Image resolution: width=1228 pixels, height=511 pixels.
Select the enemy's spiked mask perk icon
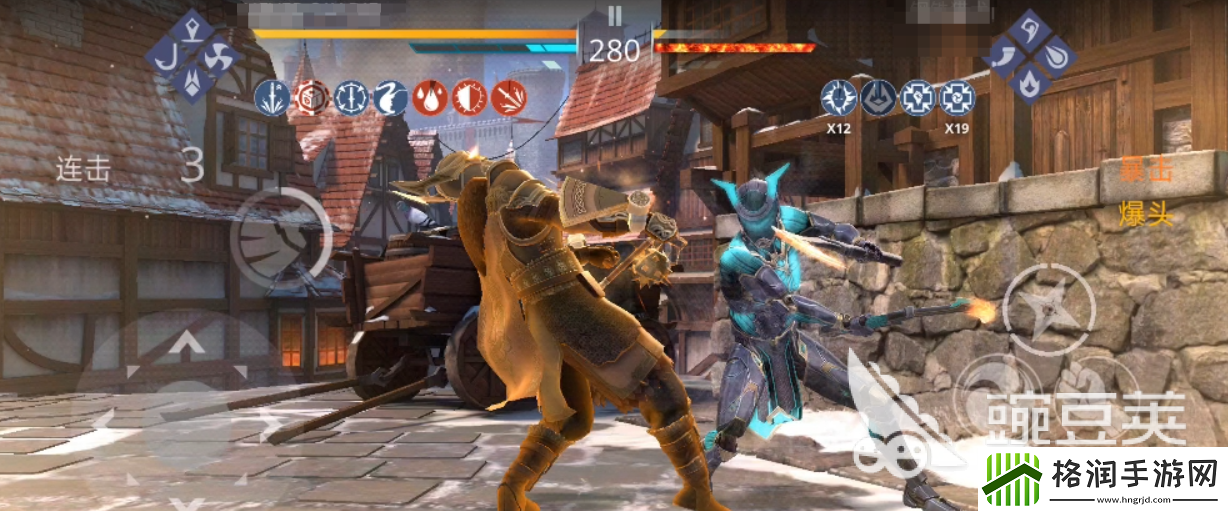coord(839,98)
